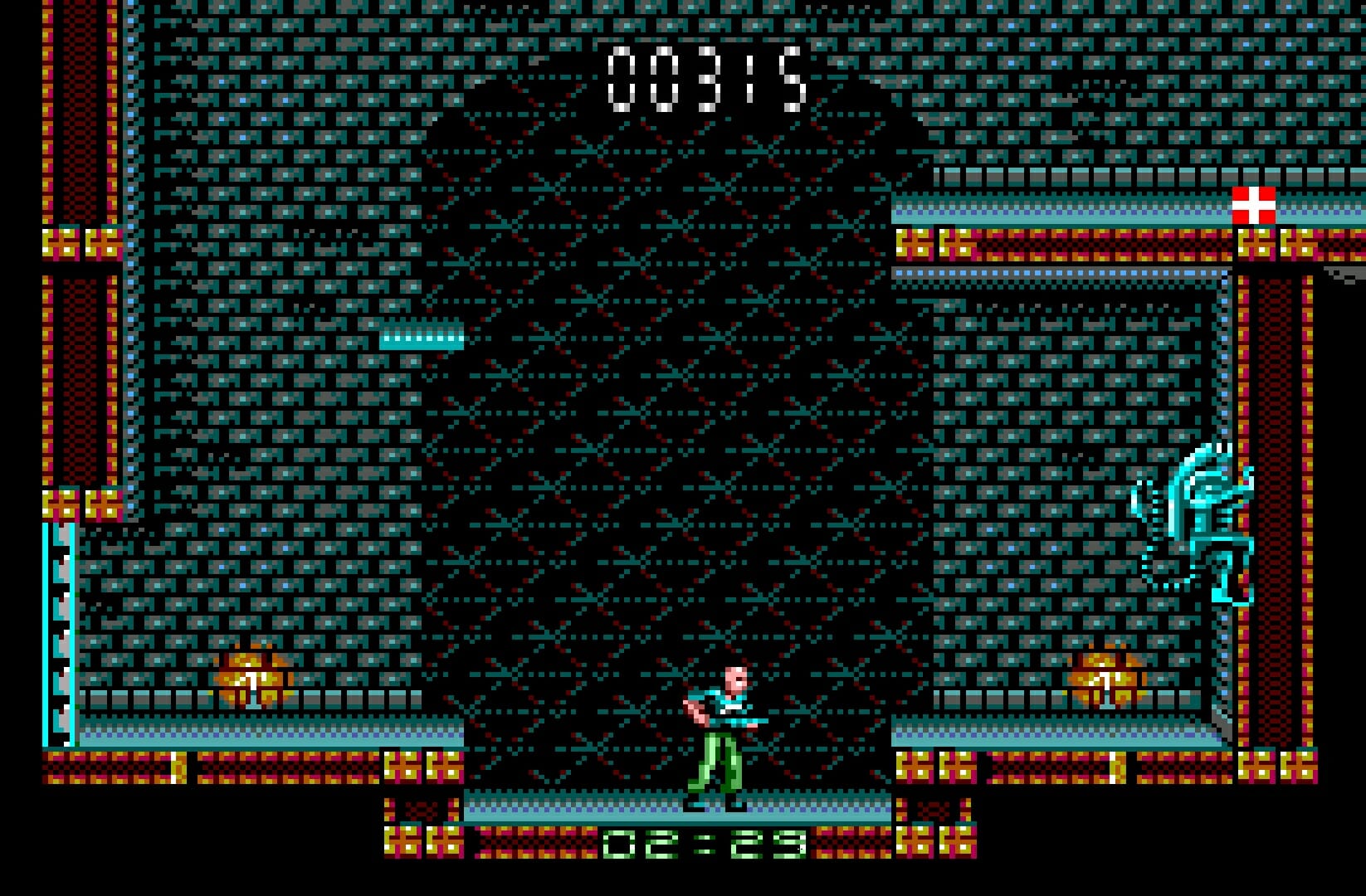Image resolution: width=1366 pixels, height=896 pixels.
Task: Select the player character holding the rifle
Action: point(722,730)
